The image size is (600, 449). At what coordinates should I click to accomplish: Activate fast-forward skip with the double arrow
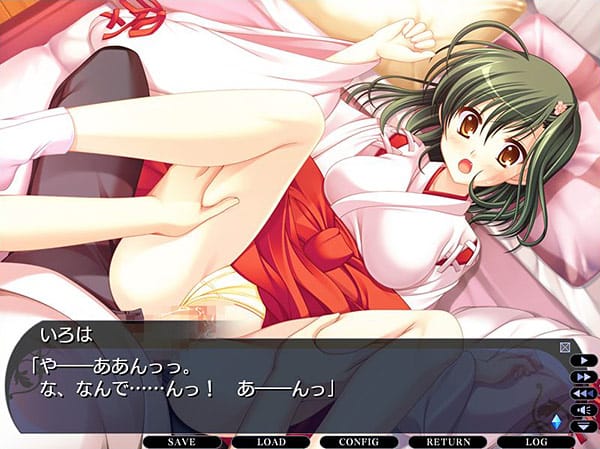[x=584, y=377]
